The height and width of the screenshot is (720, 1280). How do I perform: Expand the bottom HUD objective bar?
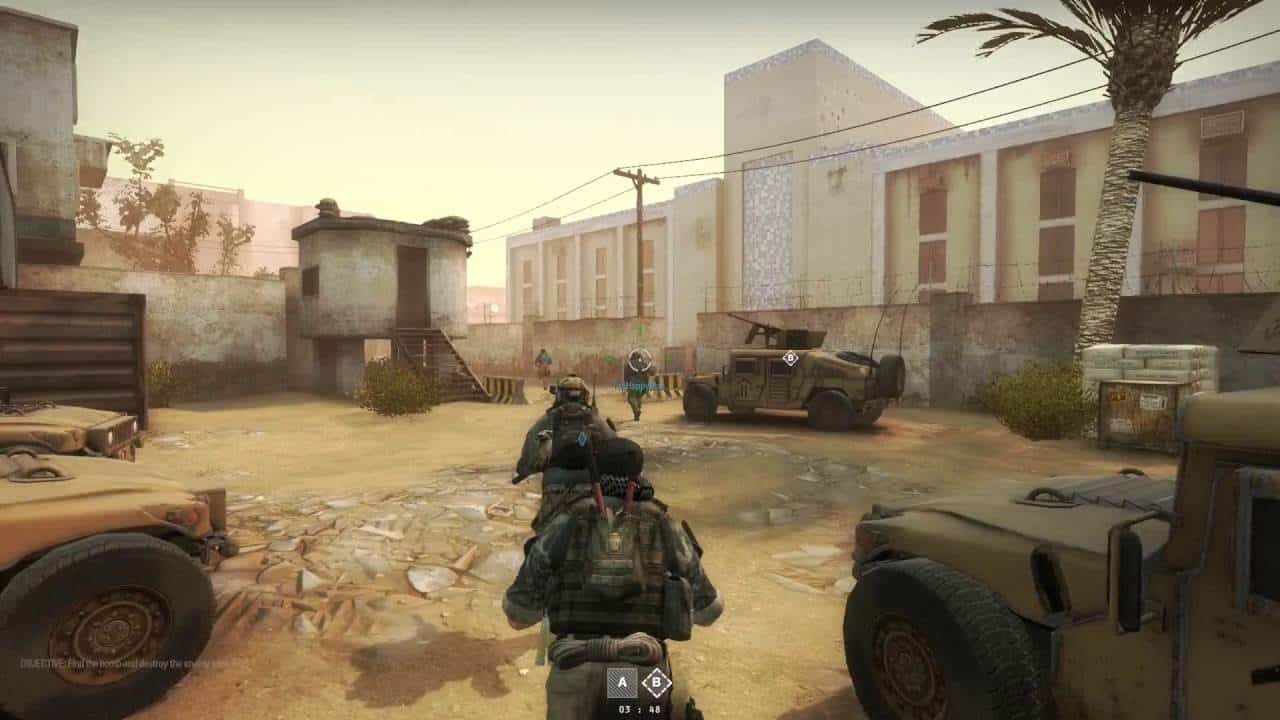(640, 690)
